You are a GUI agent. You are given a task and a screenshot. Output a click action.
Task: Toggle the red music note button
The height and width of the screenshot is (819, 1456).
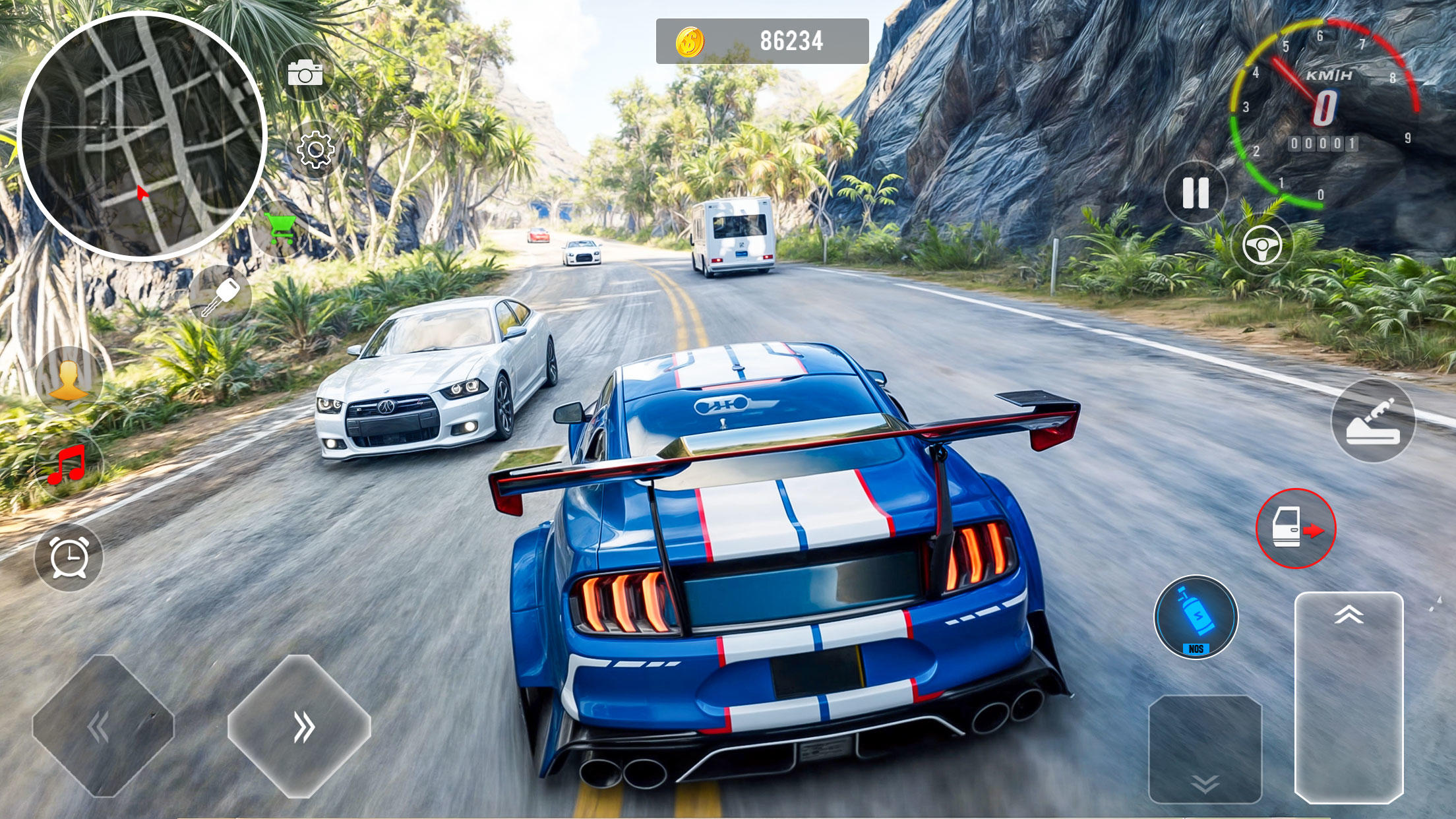point(69,465)
